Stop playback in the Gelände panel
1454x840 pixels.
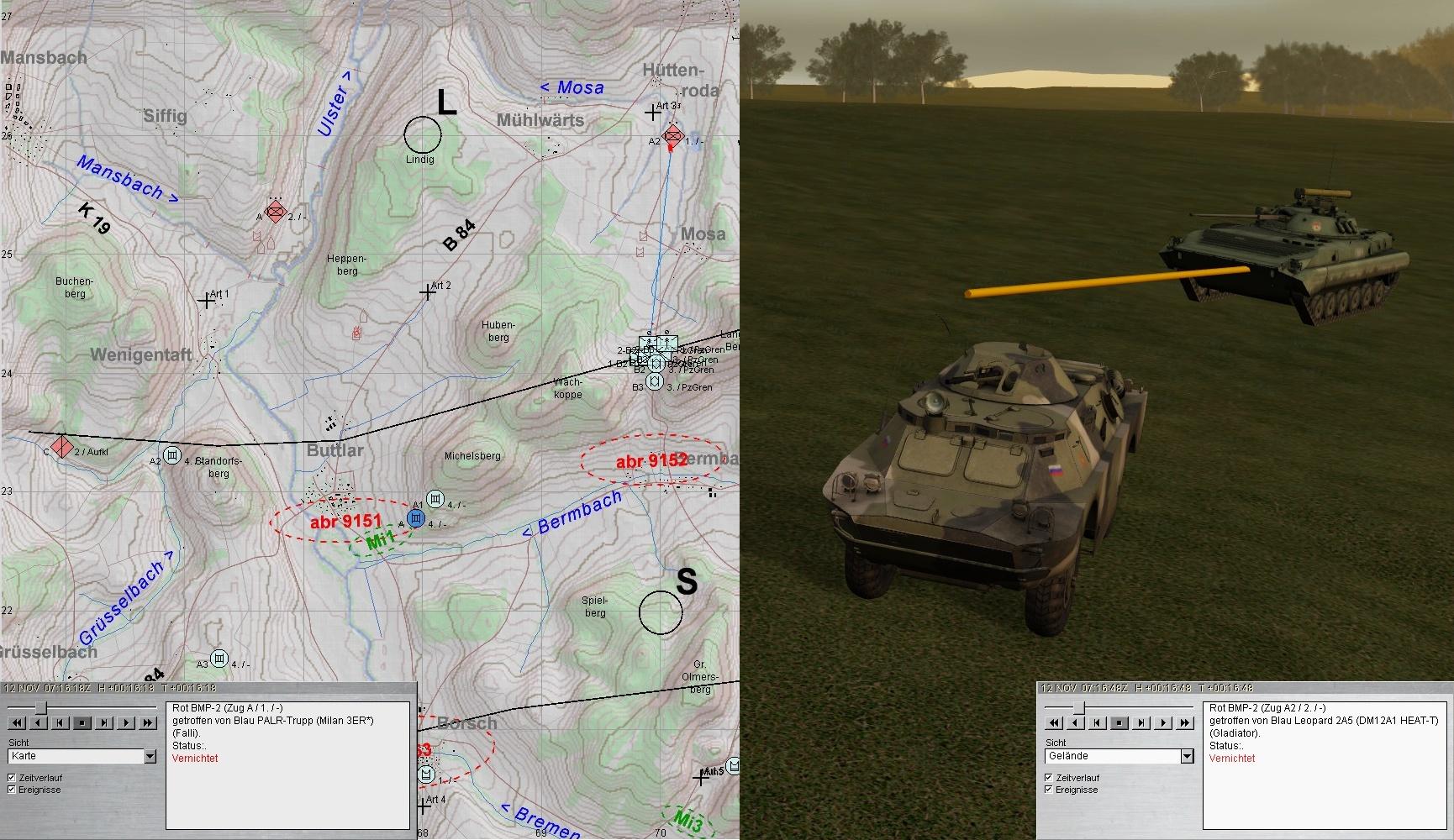click(1119, 722)
